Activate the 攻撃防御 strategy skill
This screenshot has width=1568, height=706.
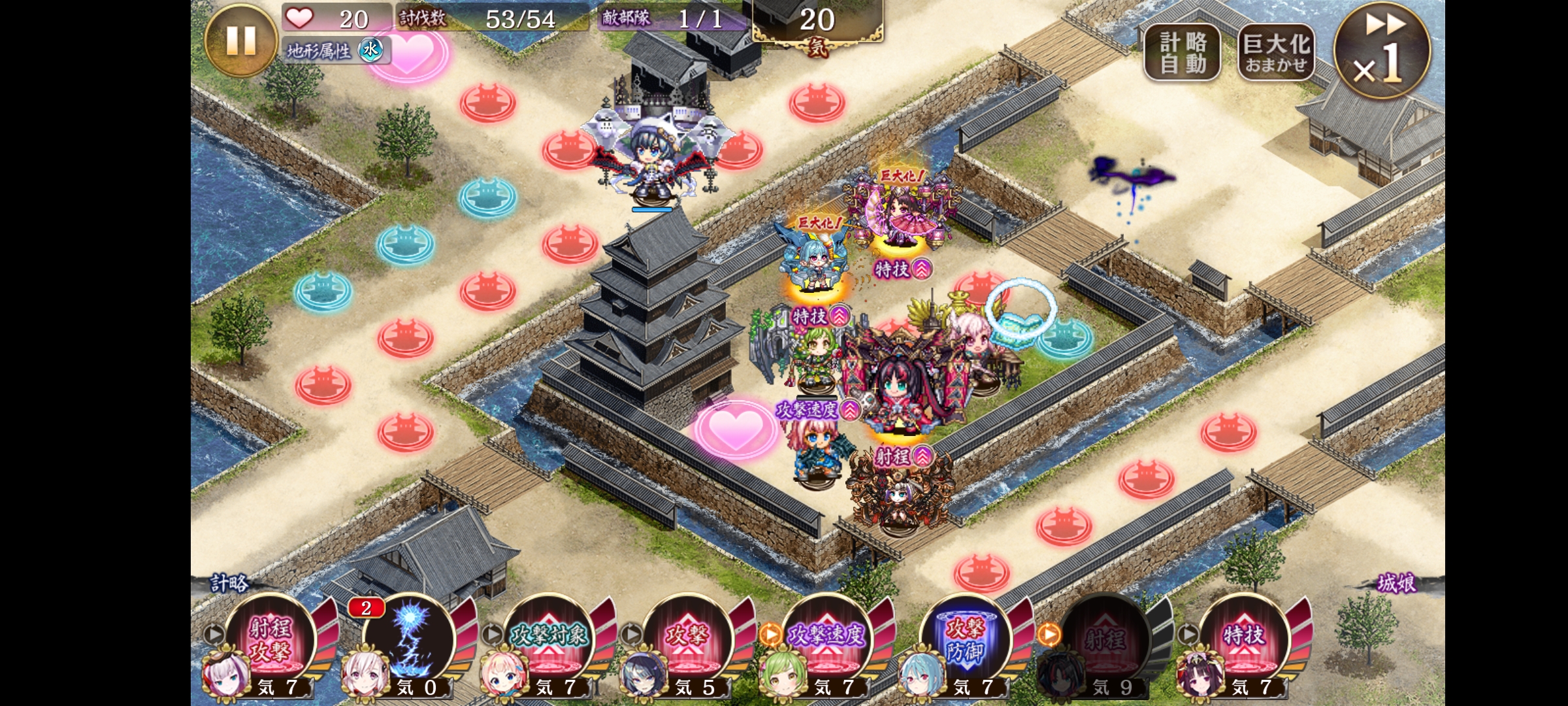[966, 639]
